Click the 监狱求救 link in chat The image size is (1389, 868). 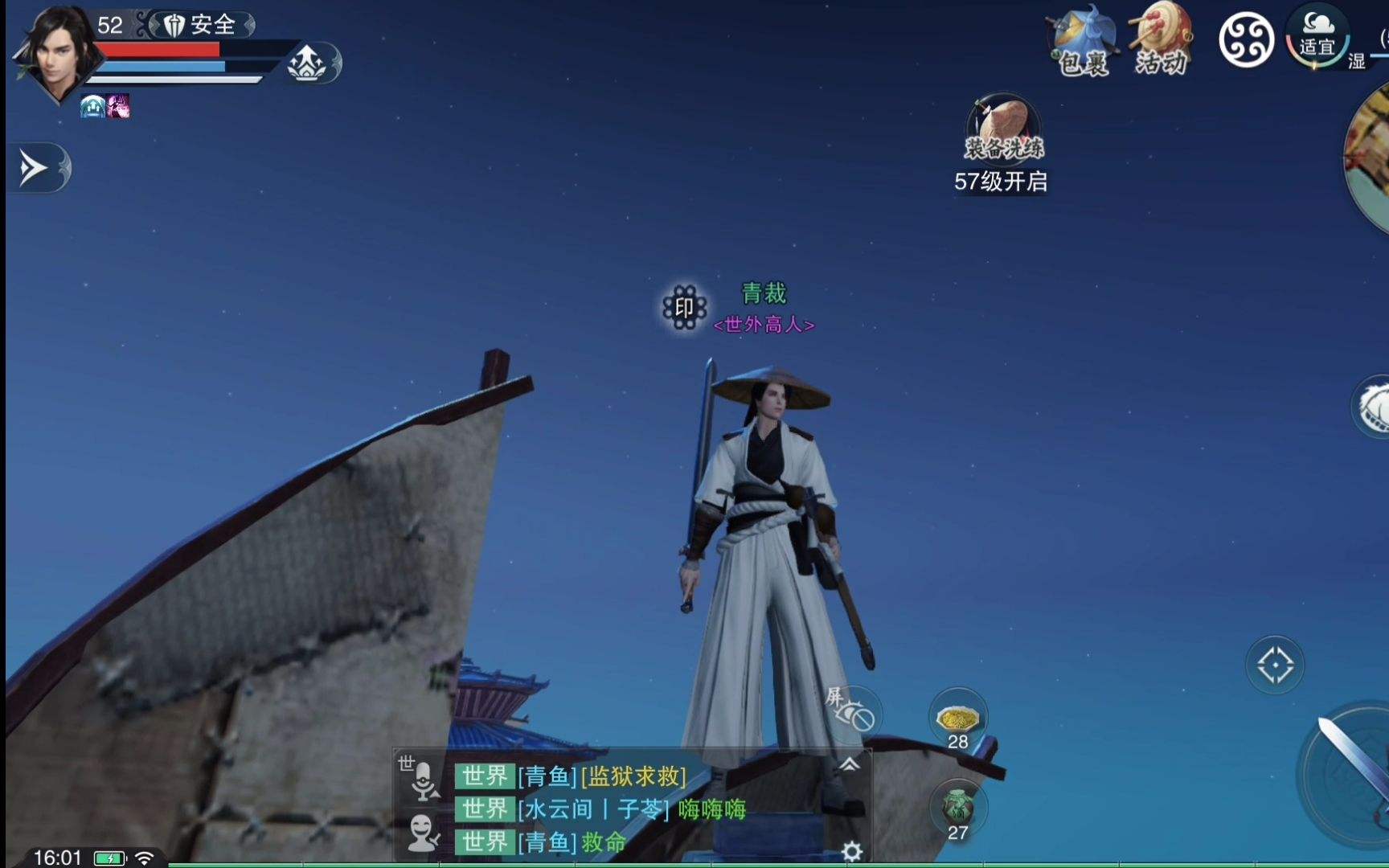pyautogui.click(x=633, y=776)
